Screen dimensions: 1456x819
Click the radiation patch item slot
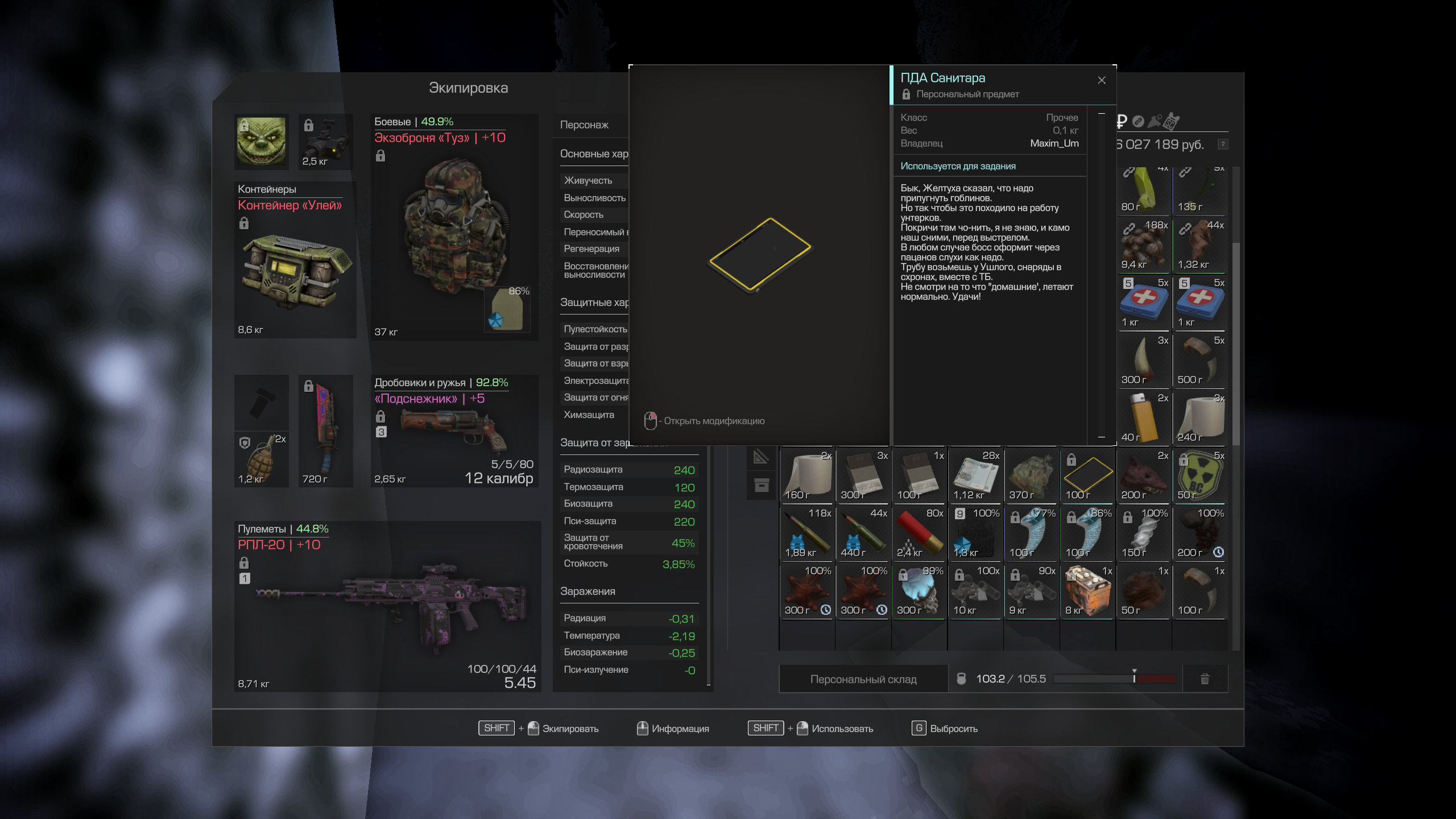(x=1199, y=475)
